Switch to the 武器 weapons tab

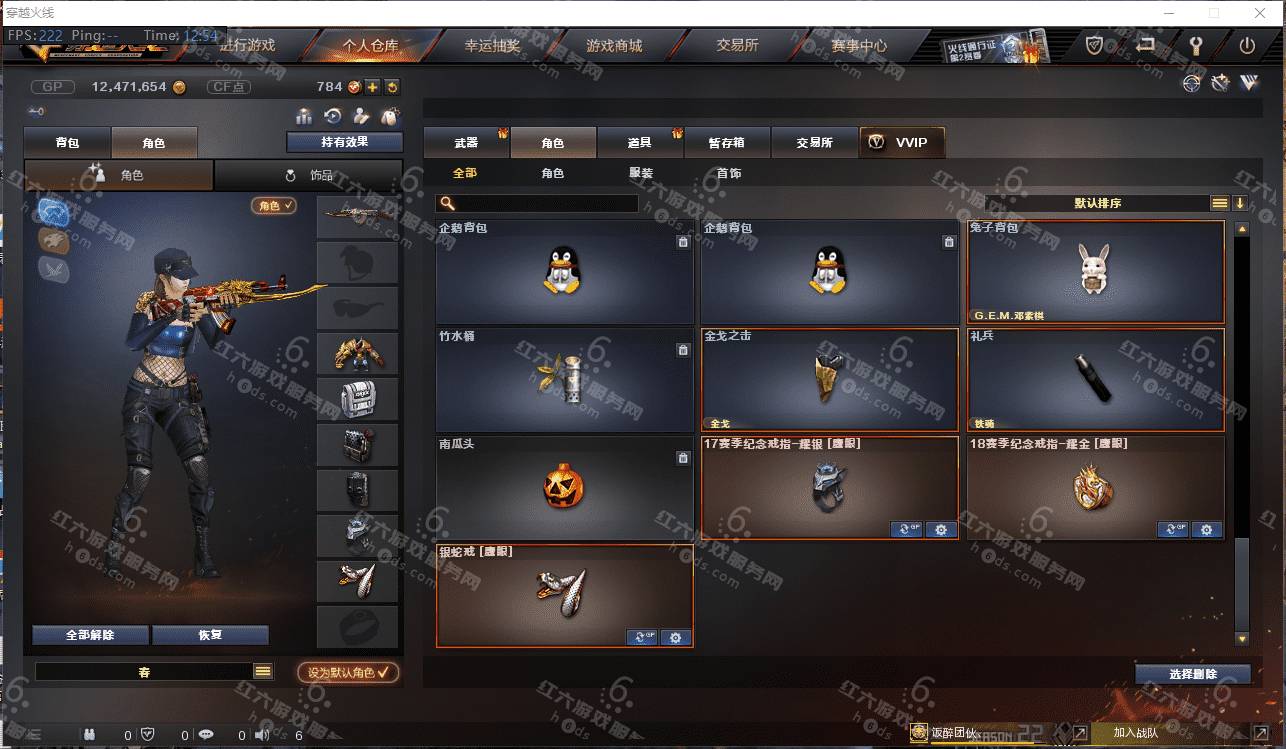[x=466, y=143]
